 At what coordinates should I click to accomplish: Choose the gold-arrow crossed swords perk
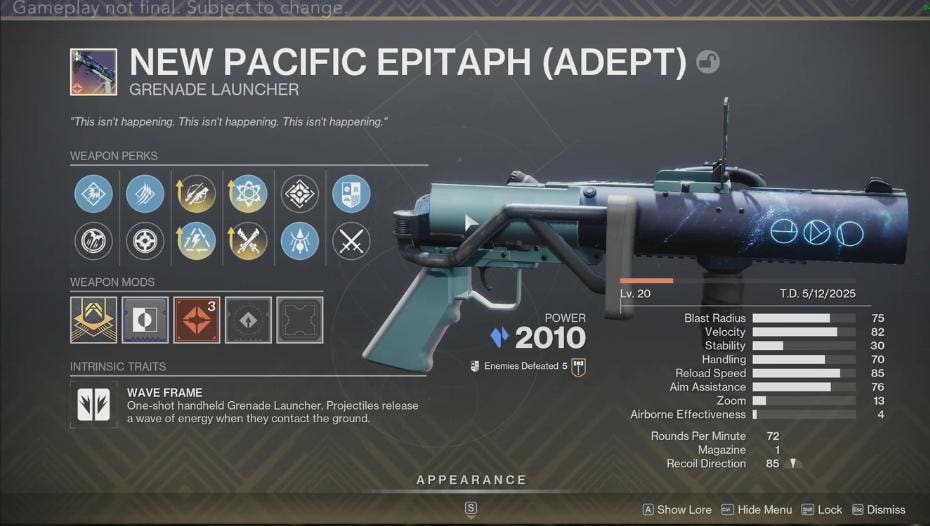247,241
